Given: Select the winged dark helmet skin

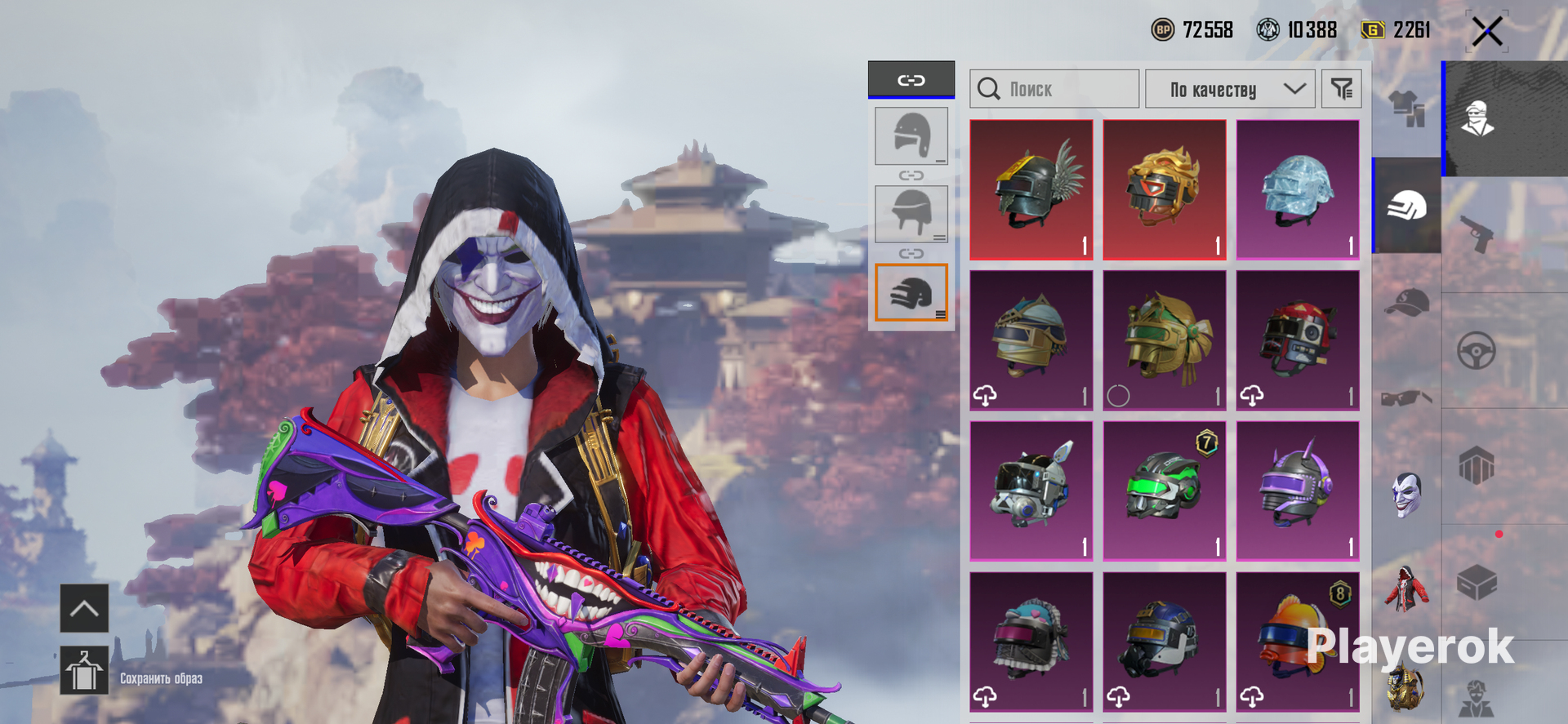Looking at the screenshot, I should (1031, 189).
